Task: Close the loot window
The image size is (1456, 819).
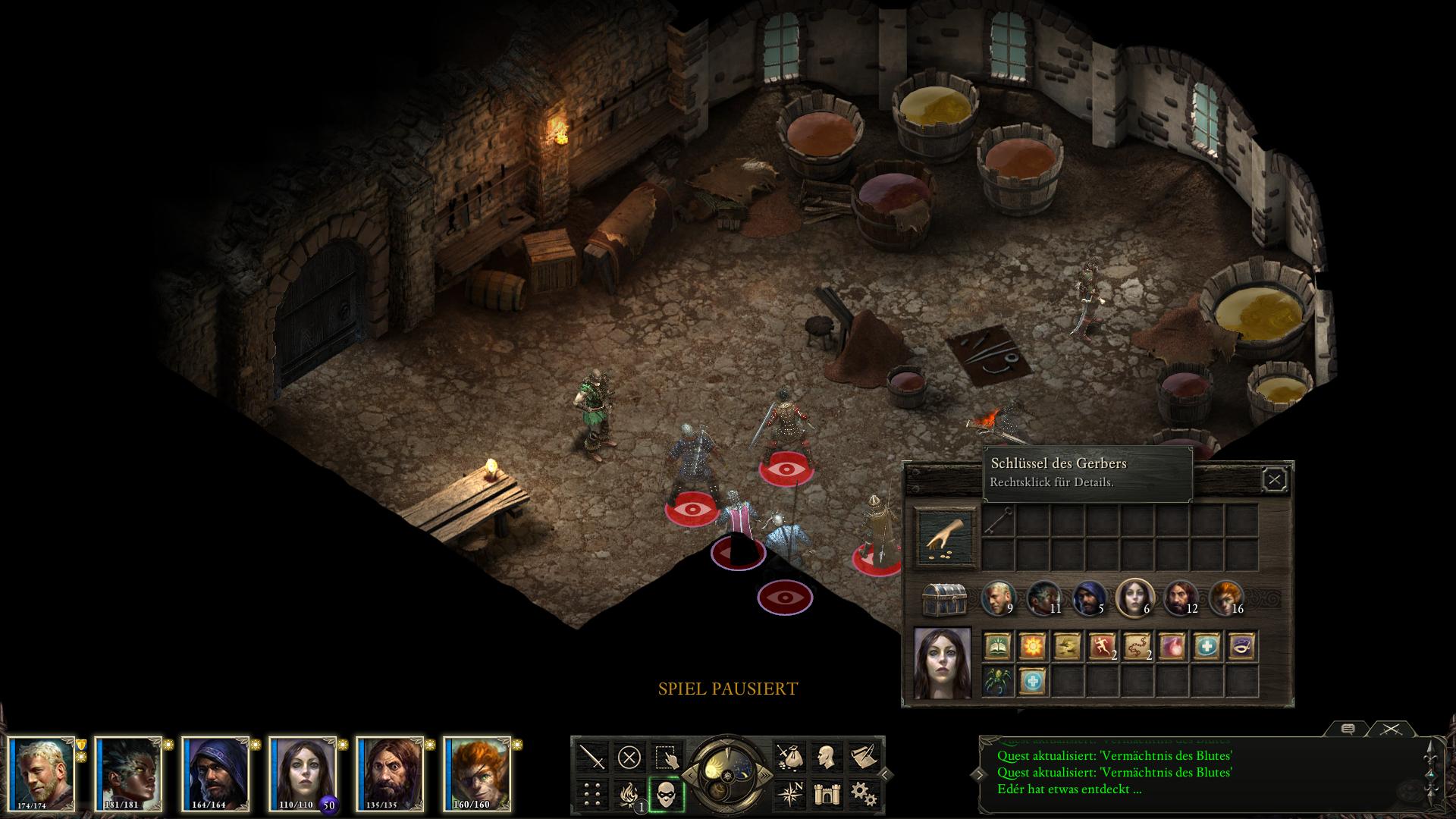Action: coord(1274,480)
